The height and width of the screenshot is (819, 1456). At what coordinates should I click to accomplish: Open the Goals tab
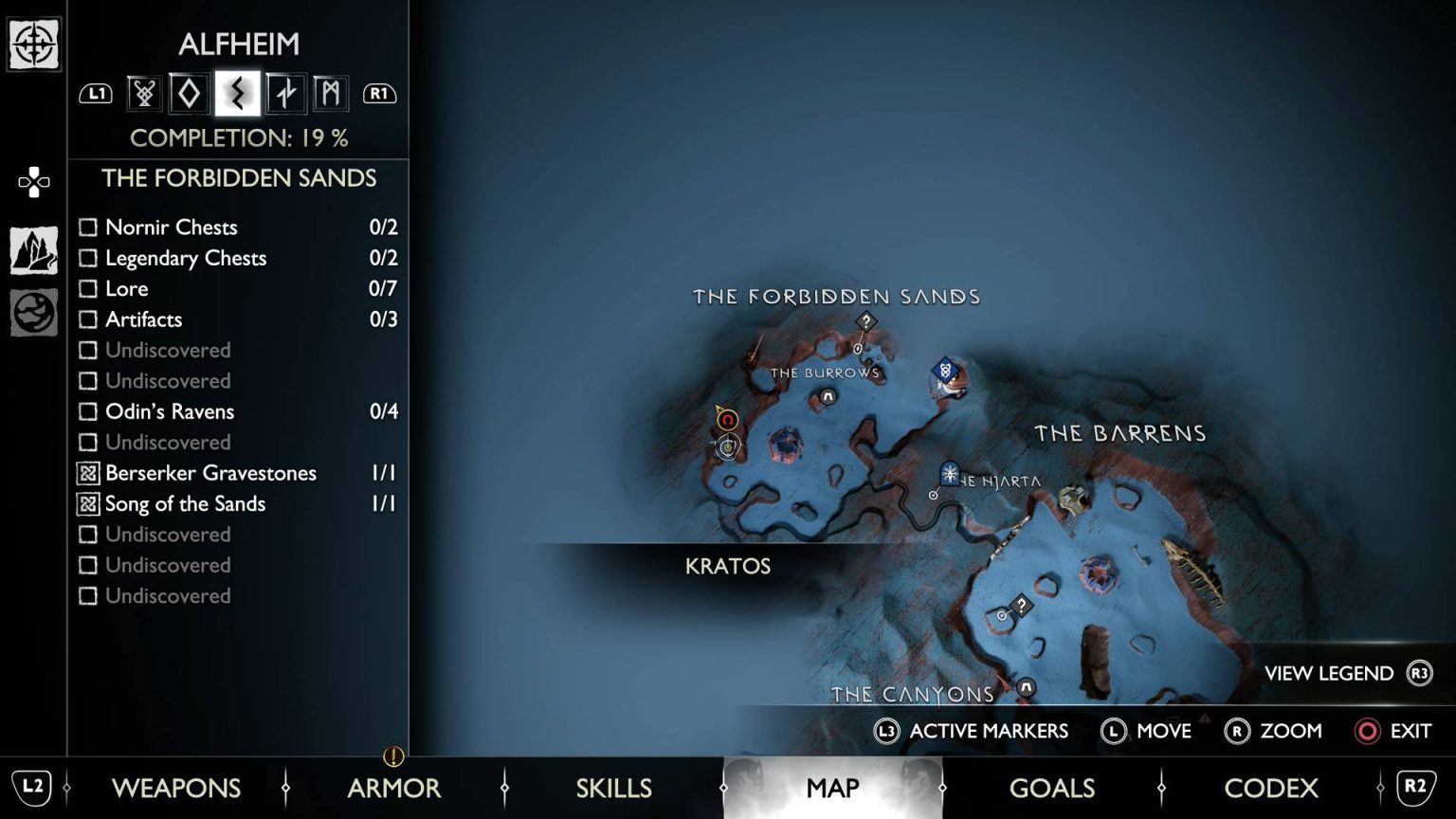(1051, 788)
